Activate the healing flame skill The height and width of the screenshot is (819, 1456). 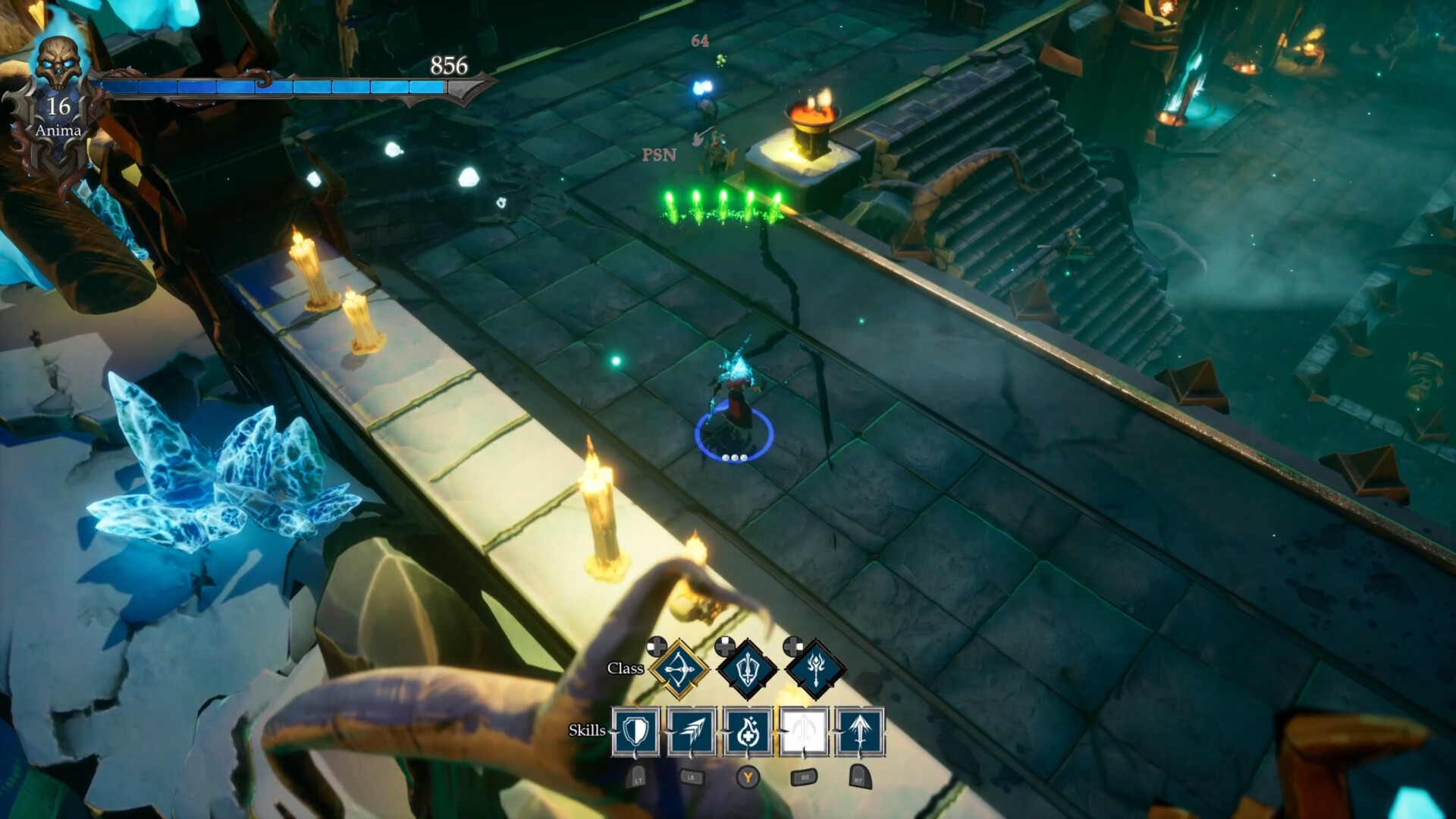pos(749,733)
